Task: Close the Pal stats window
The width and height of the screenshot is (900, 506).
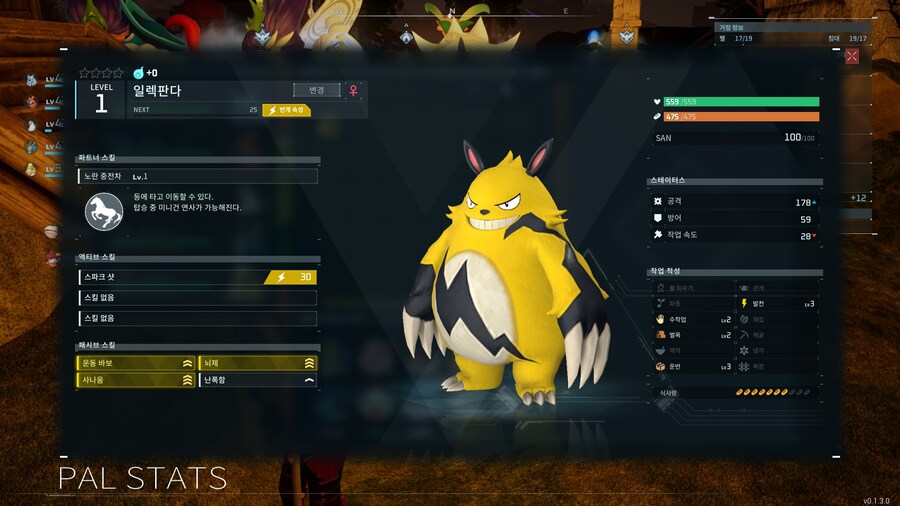Action: point(852,56)
